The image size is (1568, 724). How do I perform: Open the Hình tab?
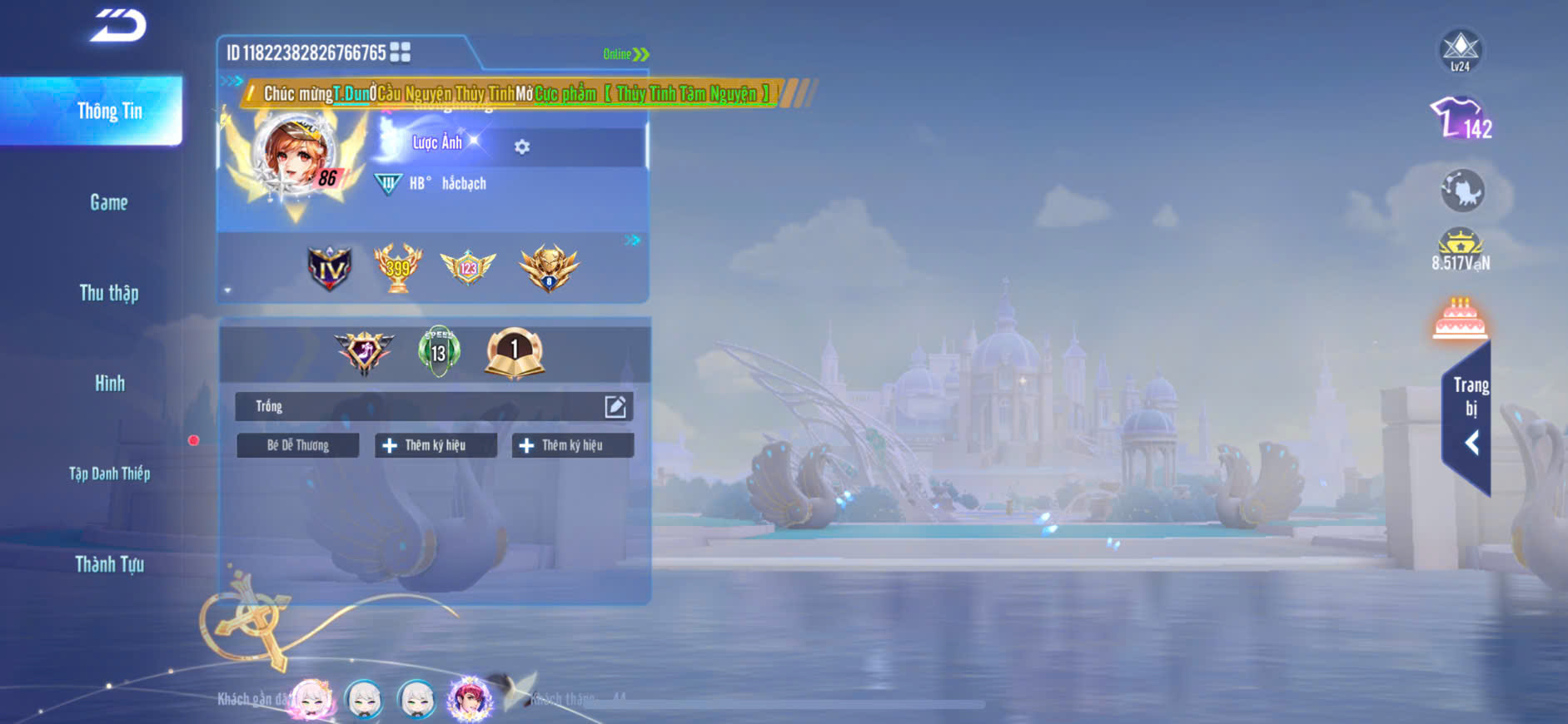[109, 383]
